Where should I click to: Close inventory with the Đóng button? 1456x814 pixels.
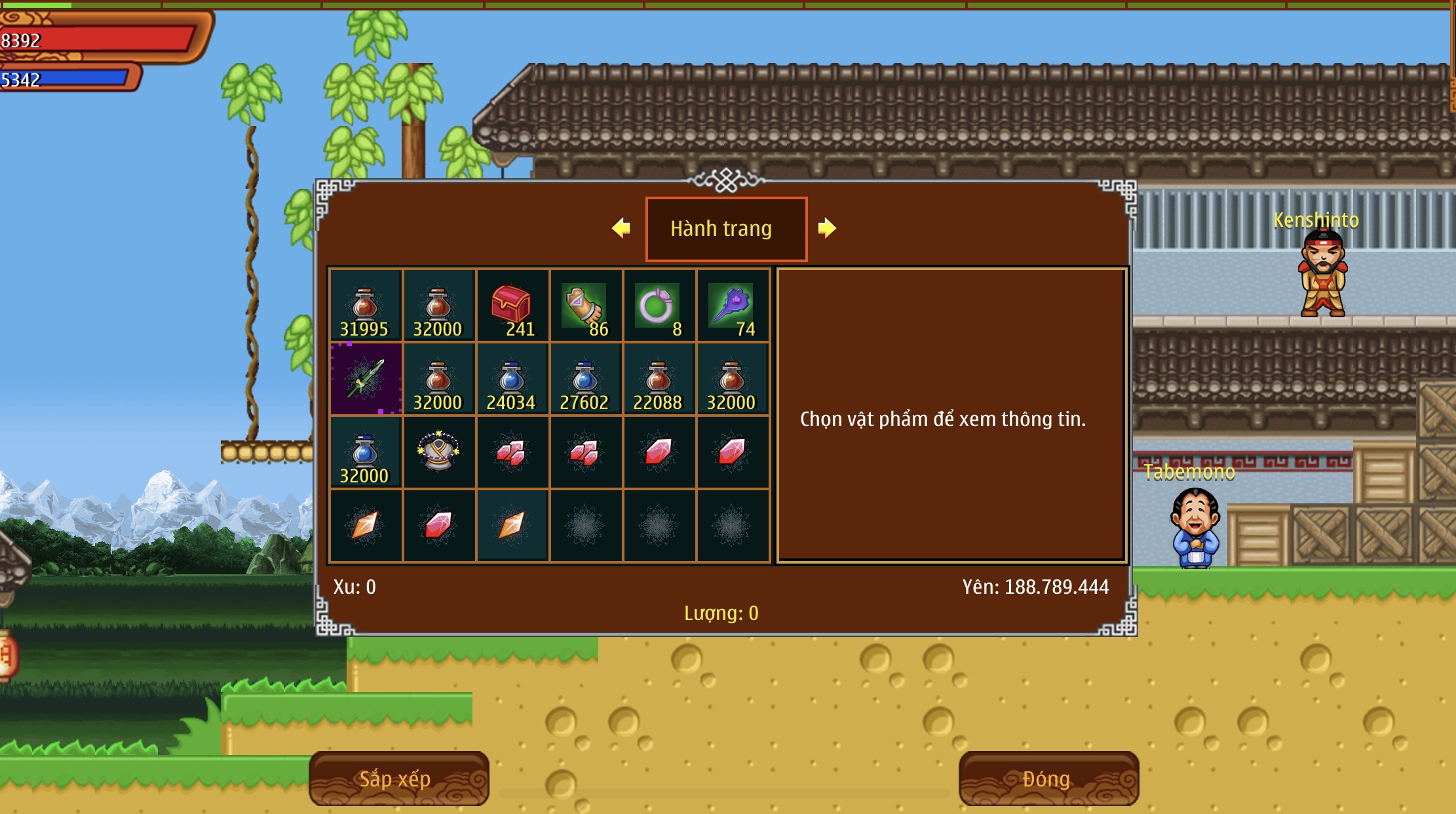pos(1048,779)
